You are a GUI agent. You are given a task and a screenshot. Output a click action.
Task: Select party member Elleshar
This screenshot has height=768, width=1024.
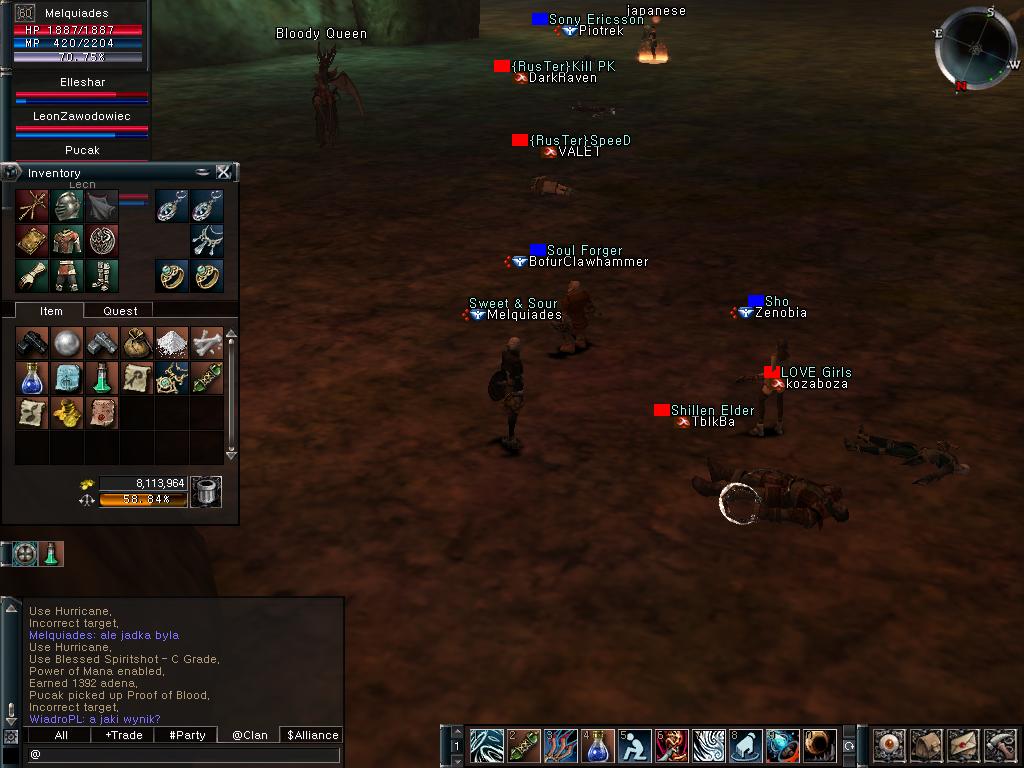tap(82, 83)
